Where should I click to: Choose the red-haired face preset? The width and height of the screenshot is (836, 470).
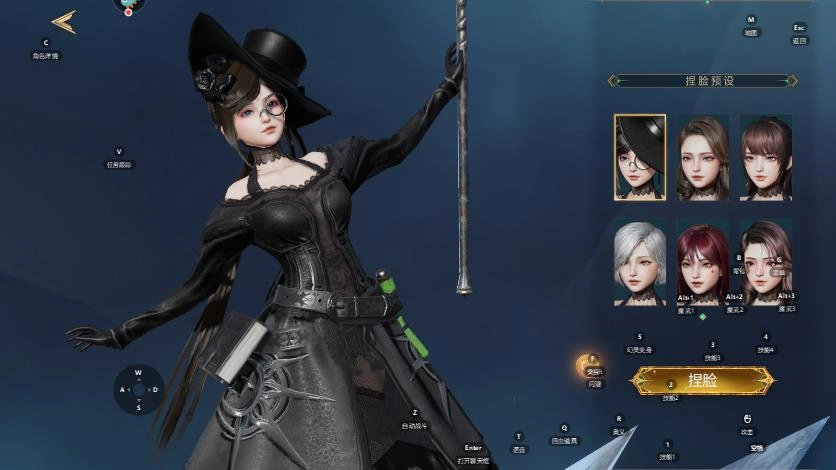point(702,262)
